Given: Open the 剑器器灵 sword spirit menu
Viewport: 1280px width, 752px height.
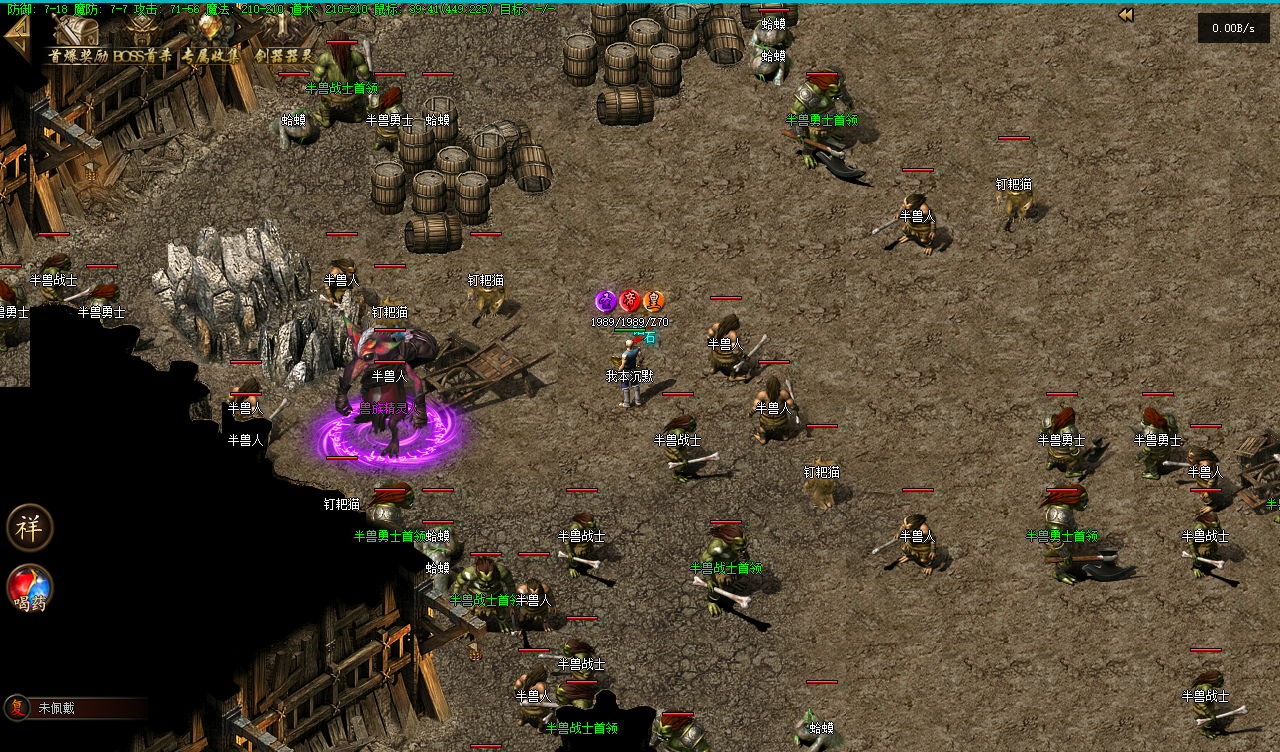Looking at the screenshot, I should tap(284, 42).
